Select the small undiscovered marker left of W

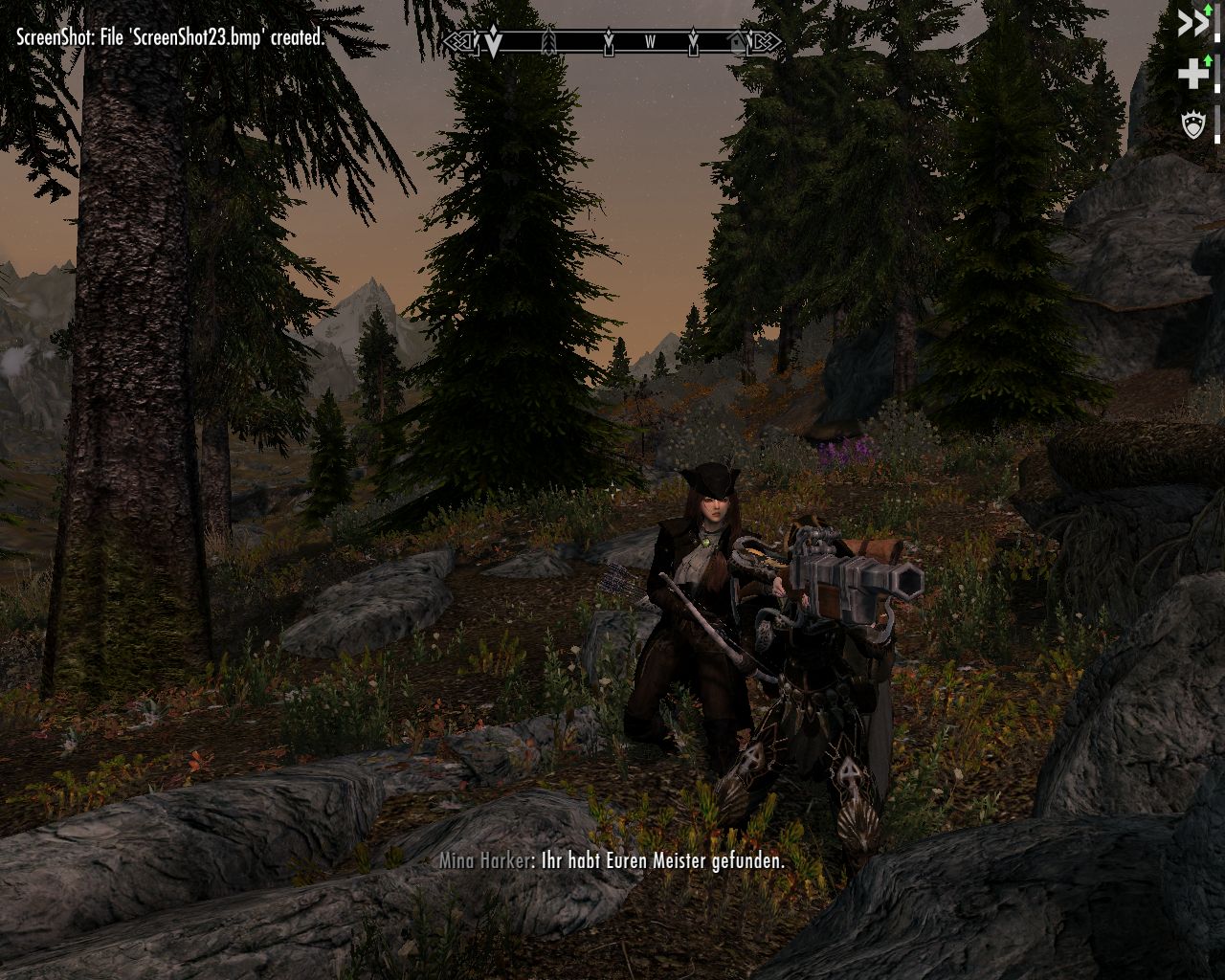(x=609, y=43)
